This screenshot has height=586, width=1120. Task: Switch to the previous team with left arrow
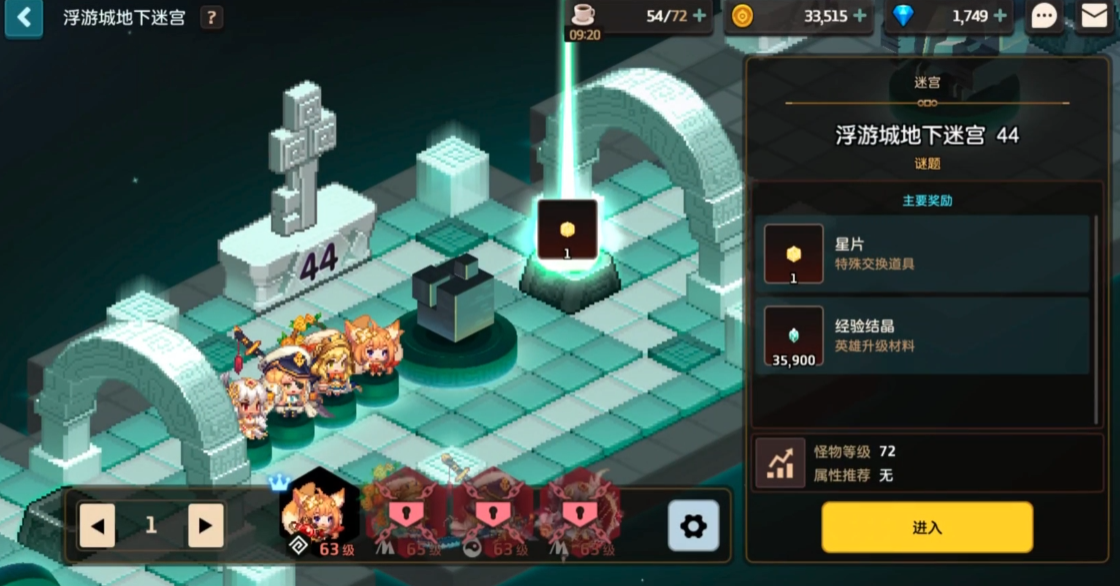(97, 525)
